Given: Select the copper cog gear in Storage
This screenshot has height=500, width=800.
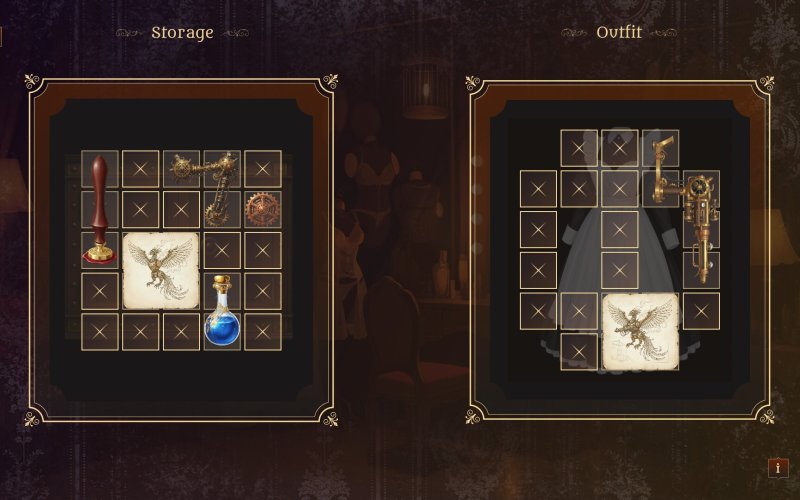Looking at the screenshot, I should click(x=263, y=209).
